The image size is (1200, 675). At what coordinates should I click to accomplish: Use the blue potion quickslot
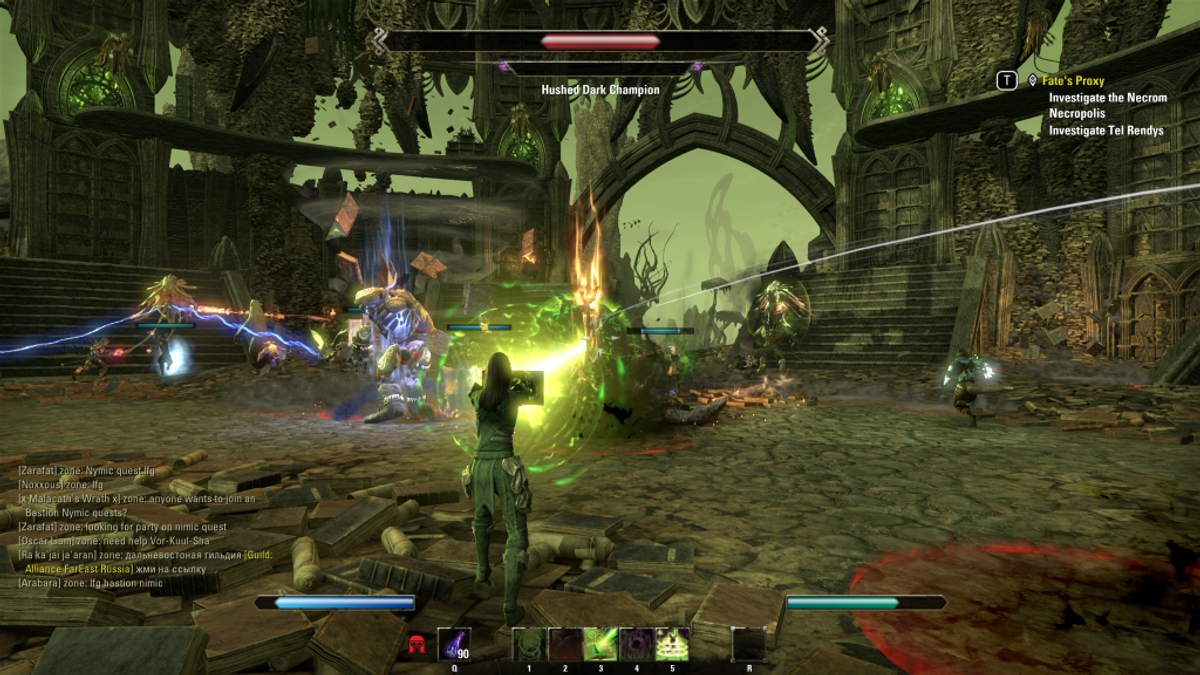(x=454, y=644)
